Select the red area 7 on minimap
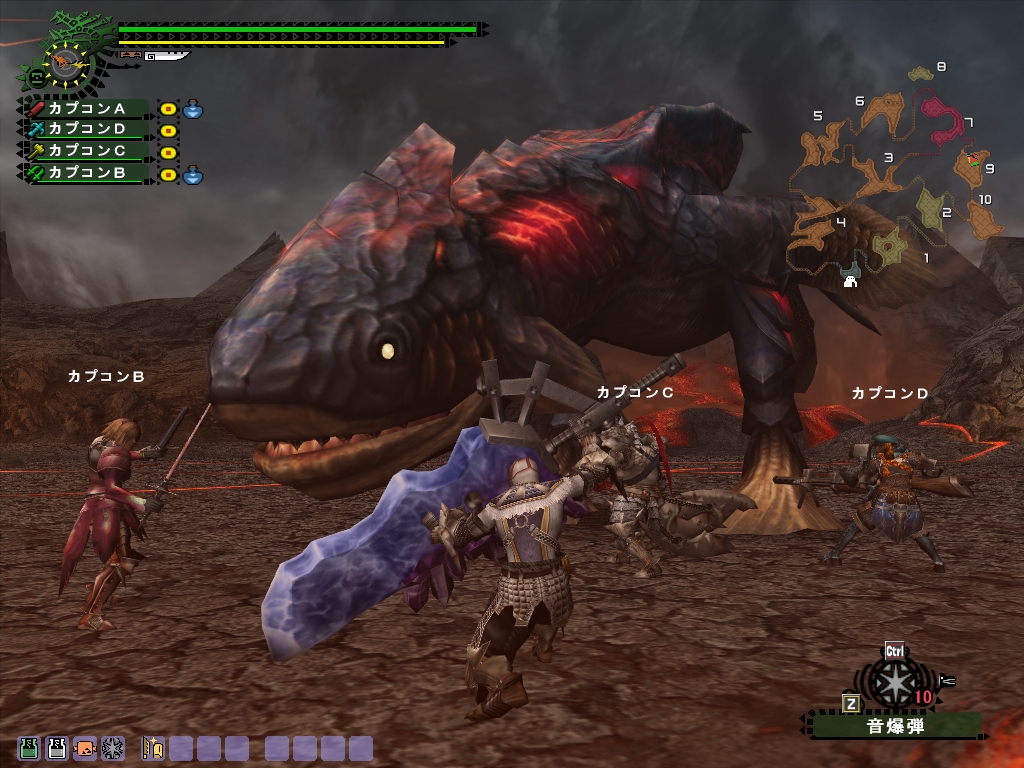 tap(938, 119)
